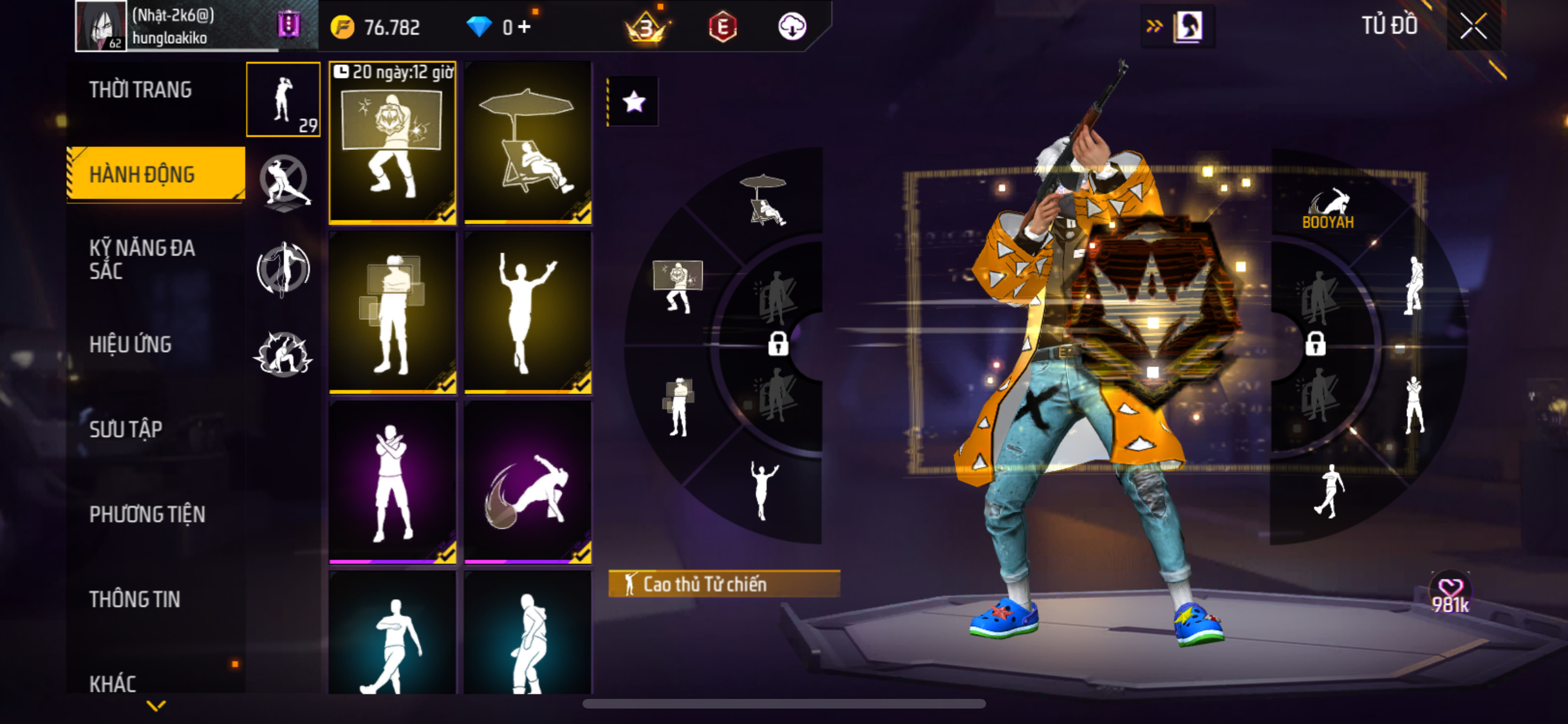Screen dimensions: 1568x724
Task: Open the cloud download icon
Action: click(x=792, y=27)
